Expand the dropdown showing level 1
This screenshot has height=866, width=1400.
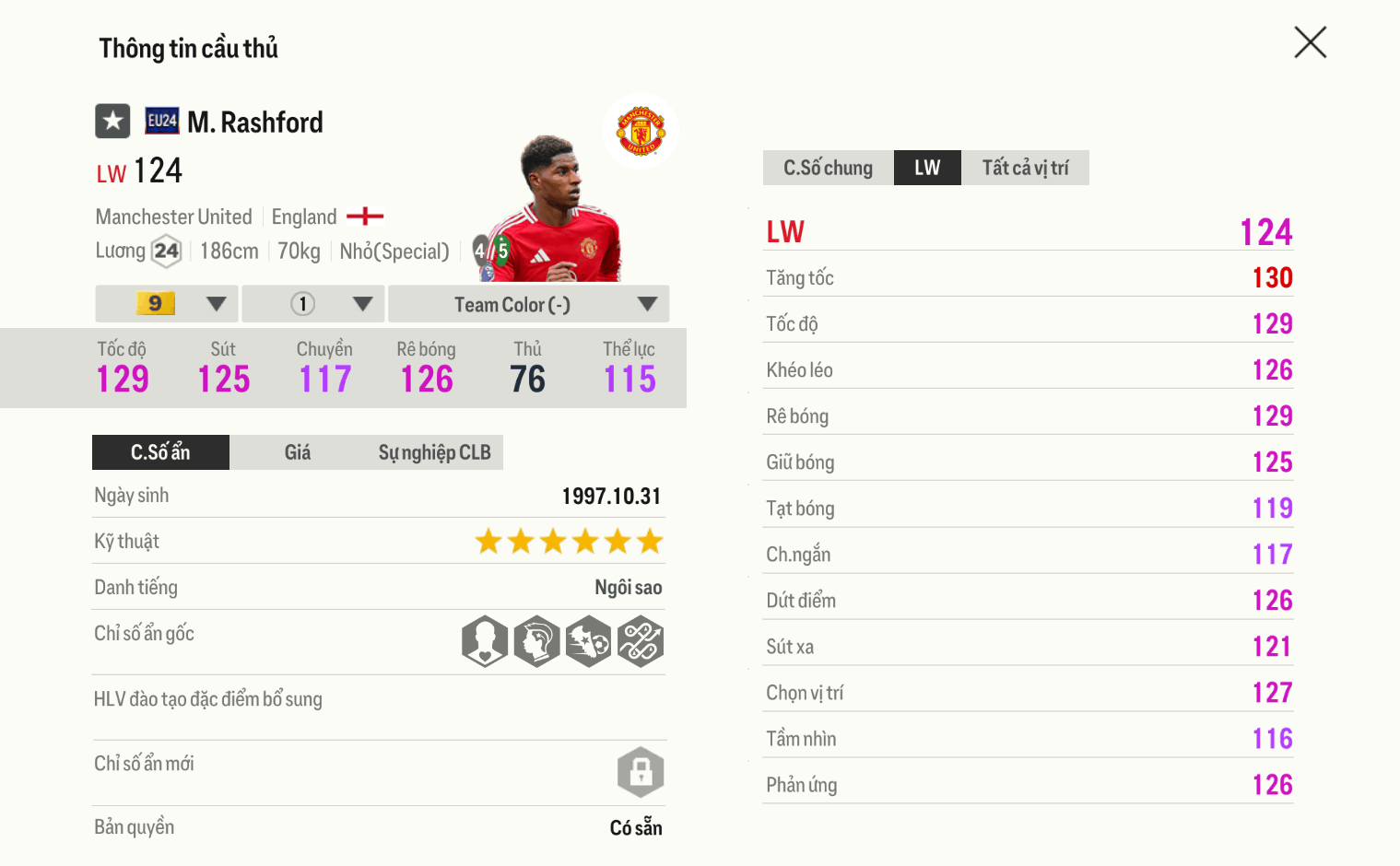312,303
